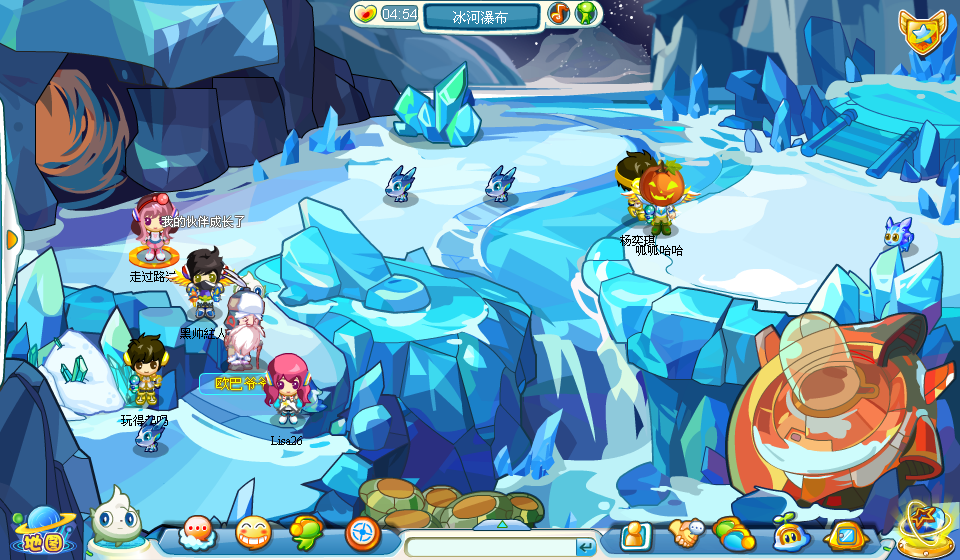
Task: Open the yellow sprout robot icon
Action: tap(789, 535)
